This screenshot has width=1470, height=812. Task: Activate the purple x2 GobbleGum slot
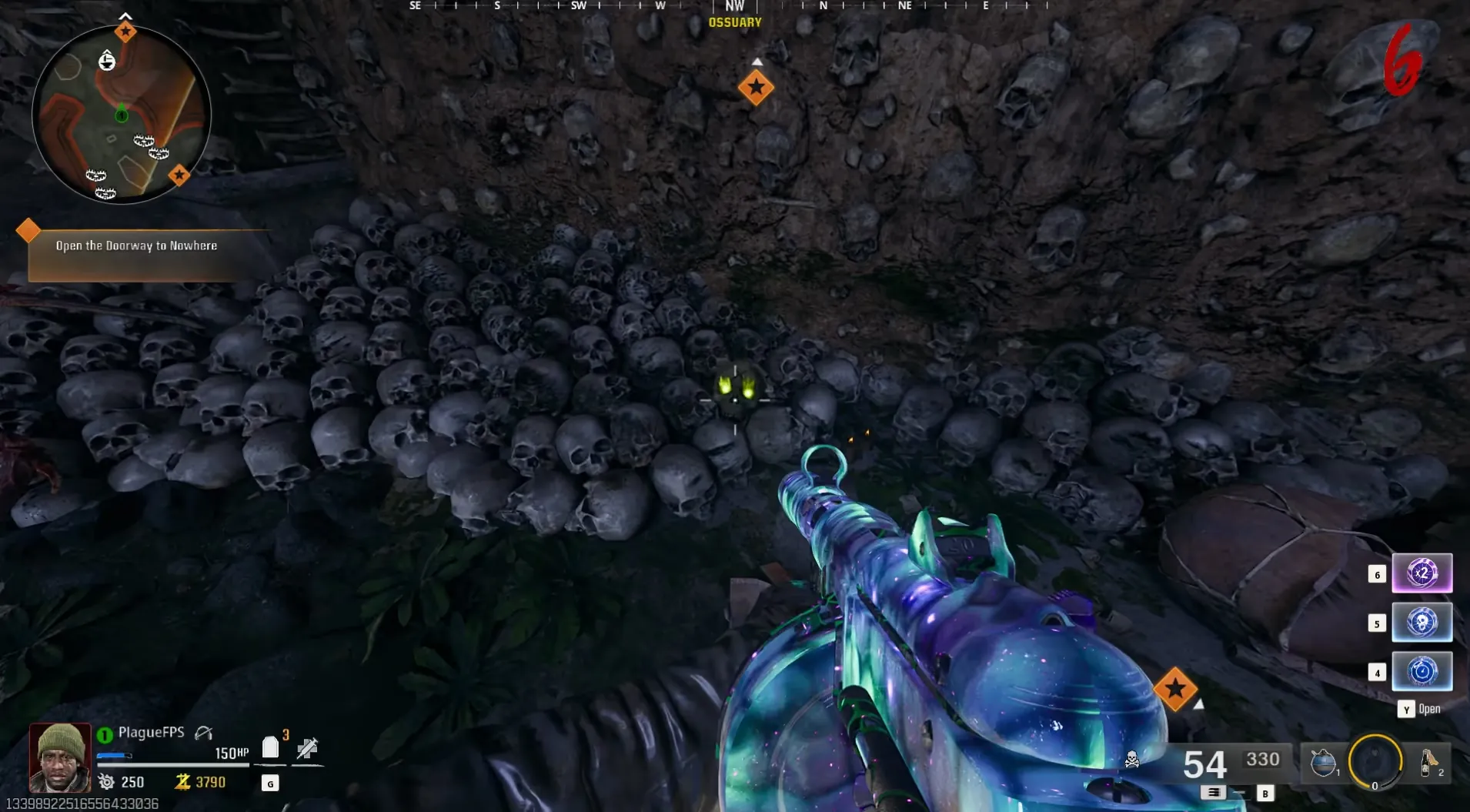click(x=1422, y=573)
